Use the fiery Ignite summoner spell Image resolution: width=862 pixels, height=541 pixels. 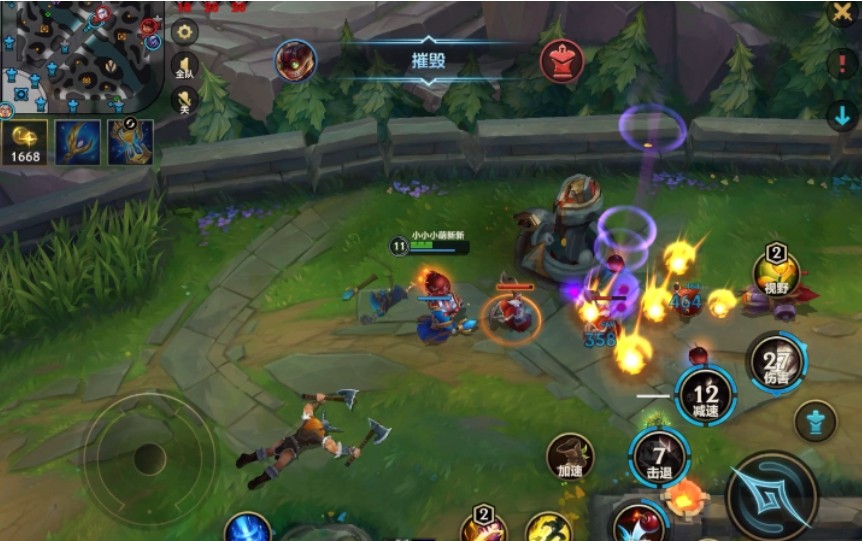(686, 497)
